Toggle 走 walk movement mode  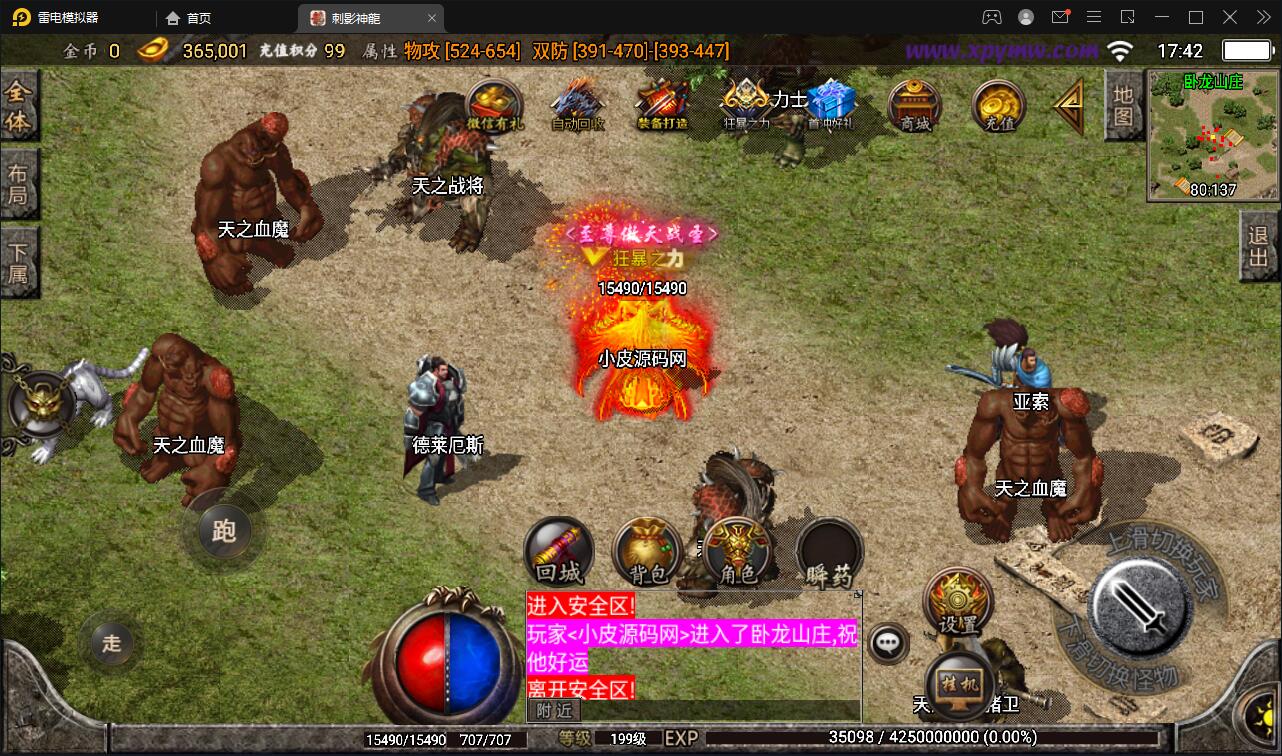point(110,643)
